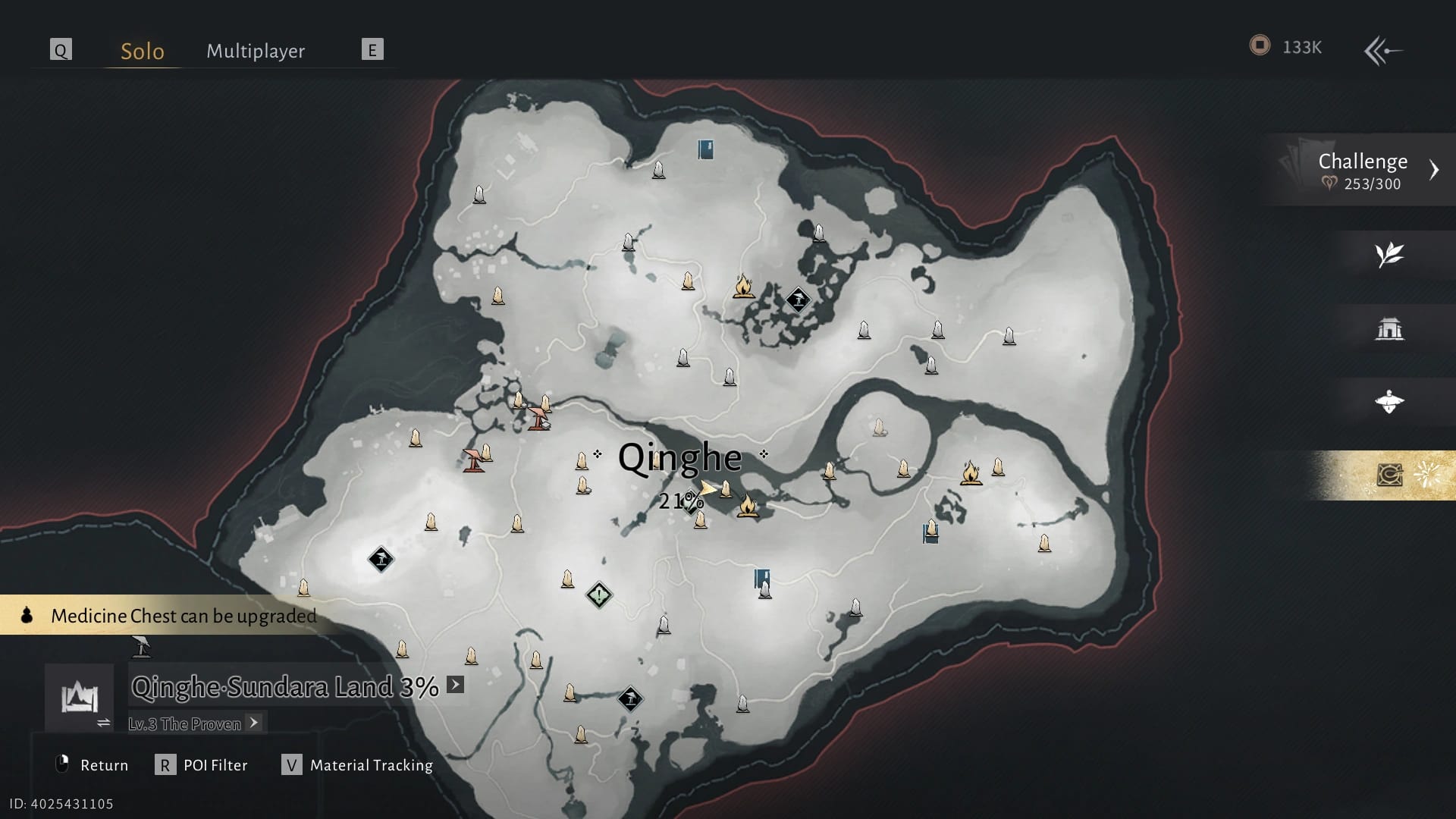Click the back arrow to close map

point(1382,51)
